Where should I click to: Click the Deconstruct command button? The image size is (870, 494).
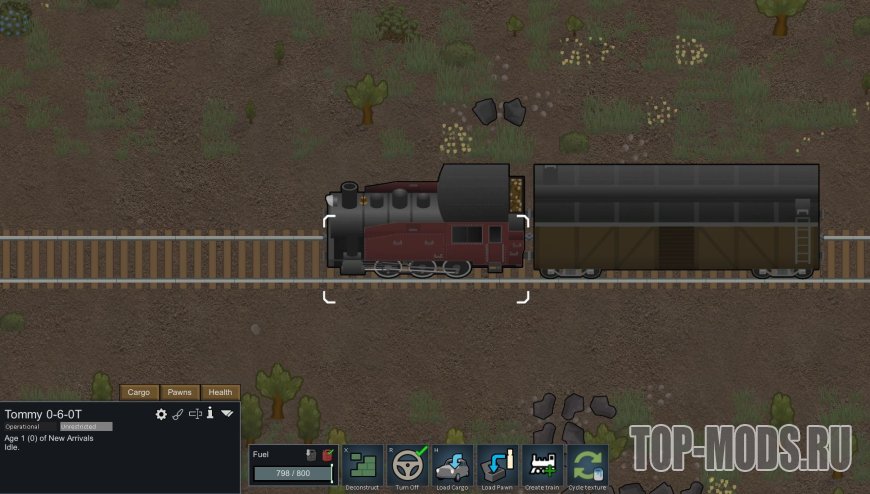tap(362, 465)
